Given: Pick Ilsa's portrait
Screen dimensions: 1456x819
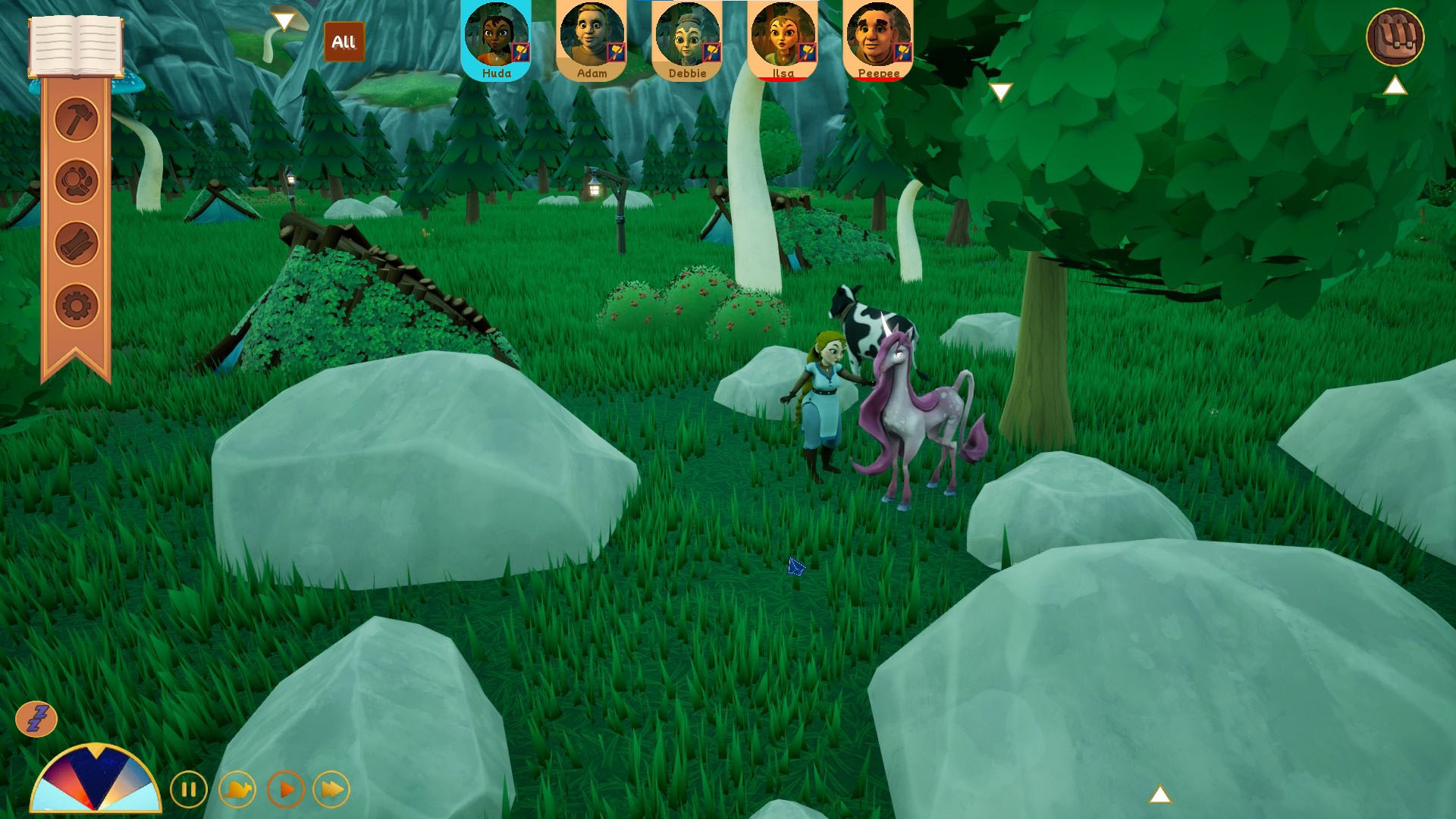Looking at the screenshot, I should 783,39.
